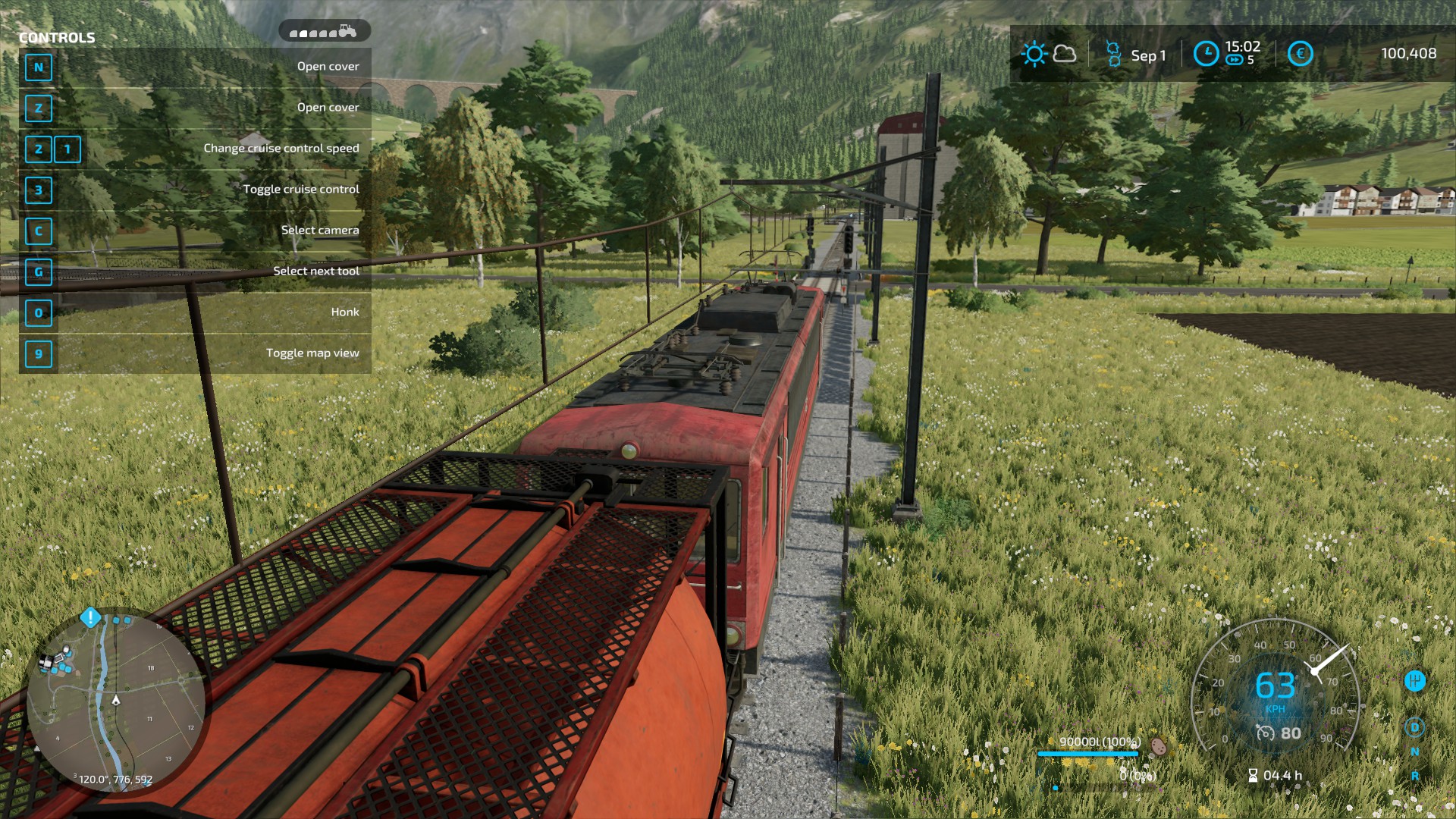
Task: Click the sun weather forecast icon
Action: coord(1034,54)
